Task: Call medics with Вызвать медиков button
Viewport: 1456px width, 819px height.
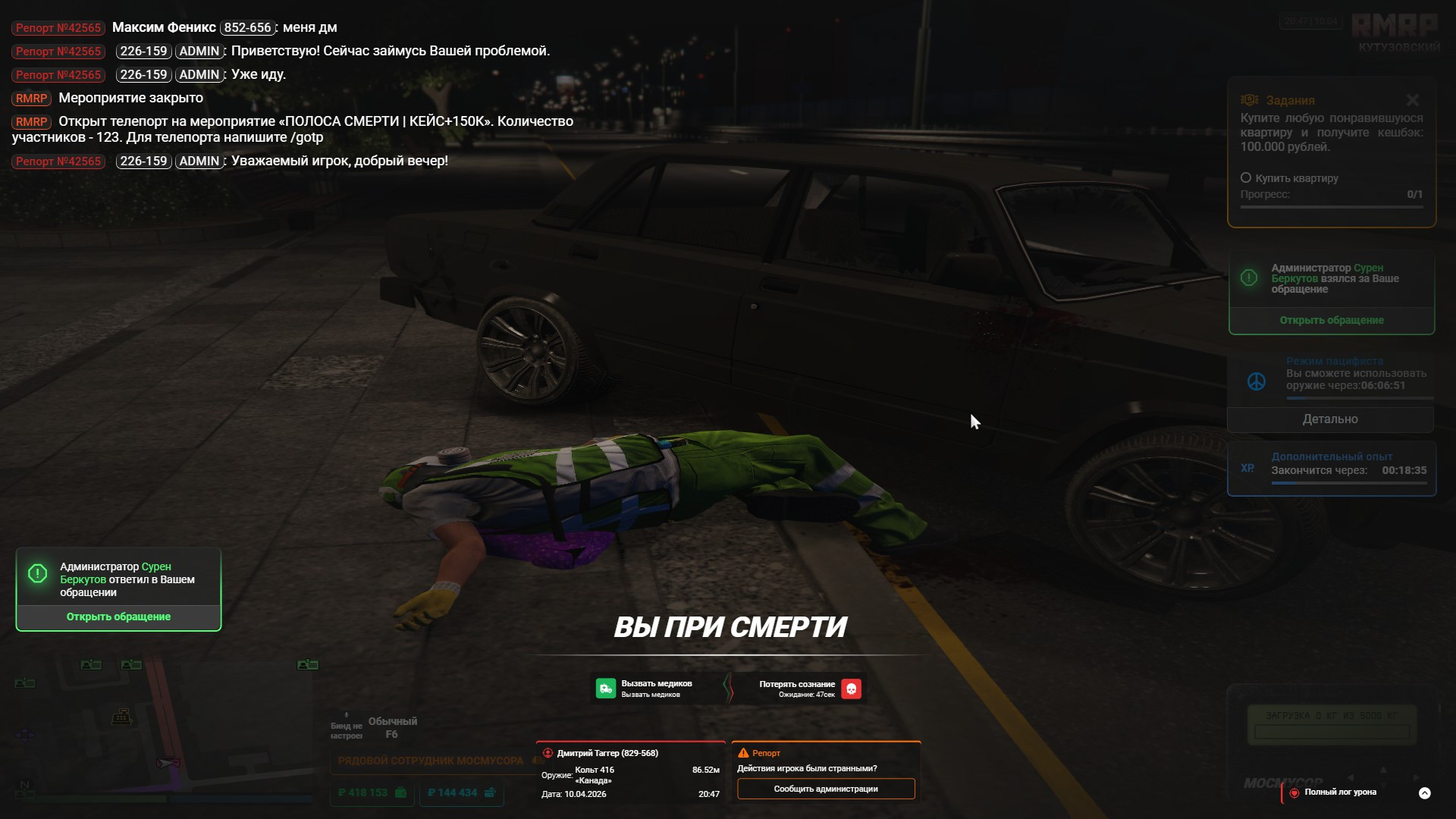Action: (644, 689)
